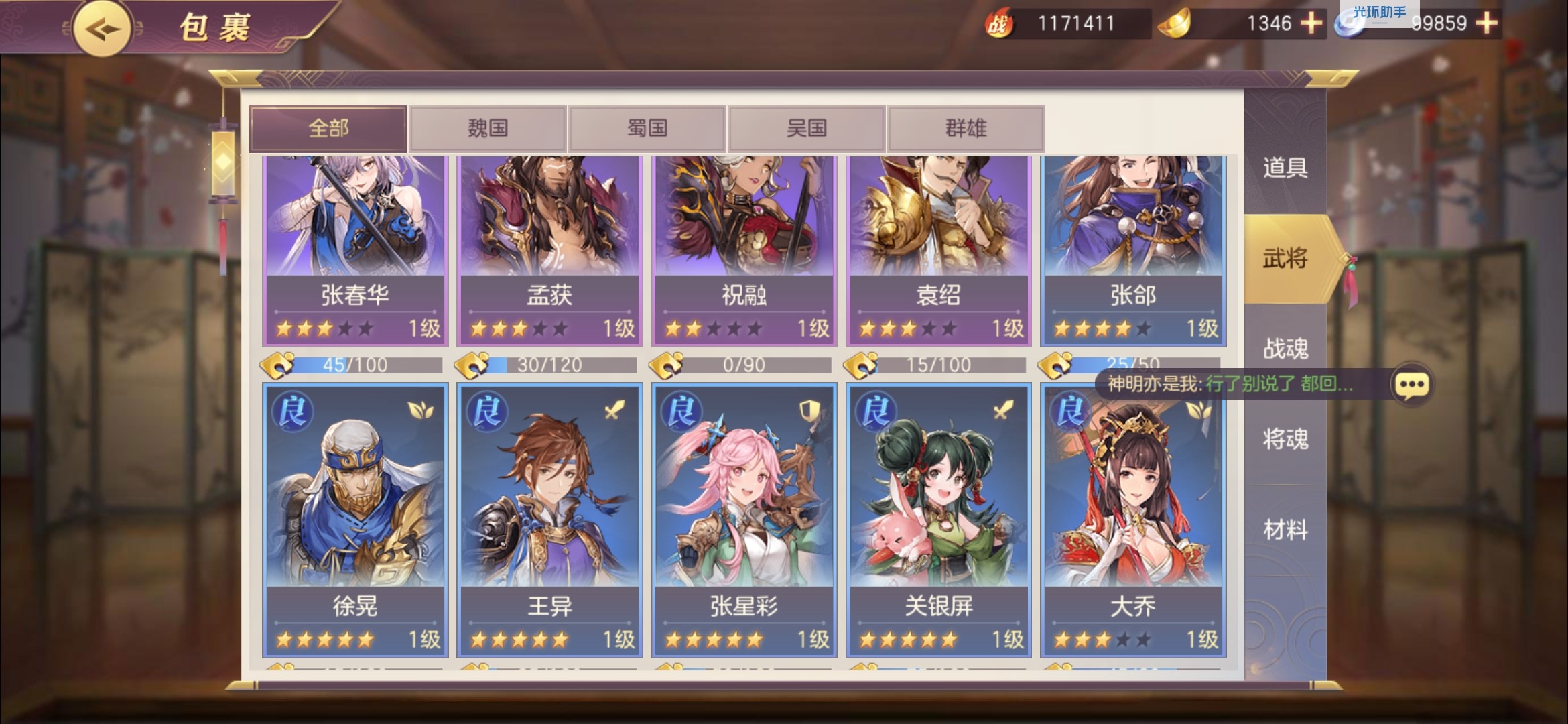The width and height of the screenshot is (1568, 724).
Task: Select the 张春华 hero card
Action: 355,248
